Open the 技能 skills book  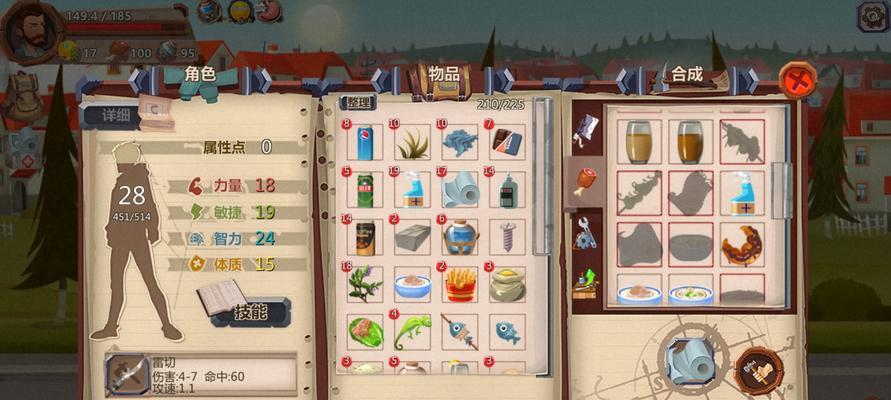248,309
